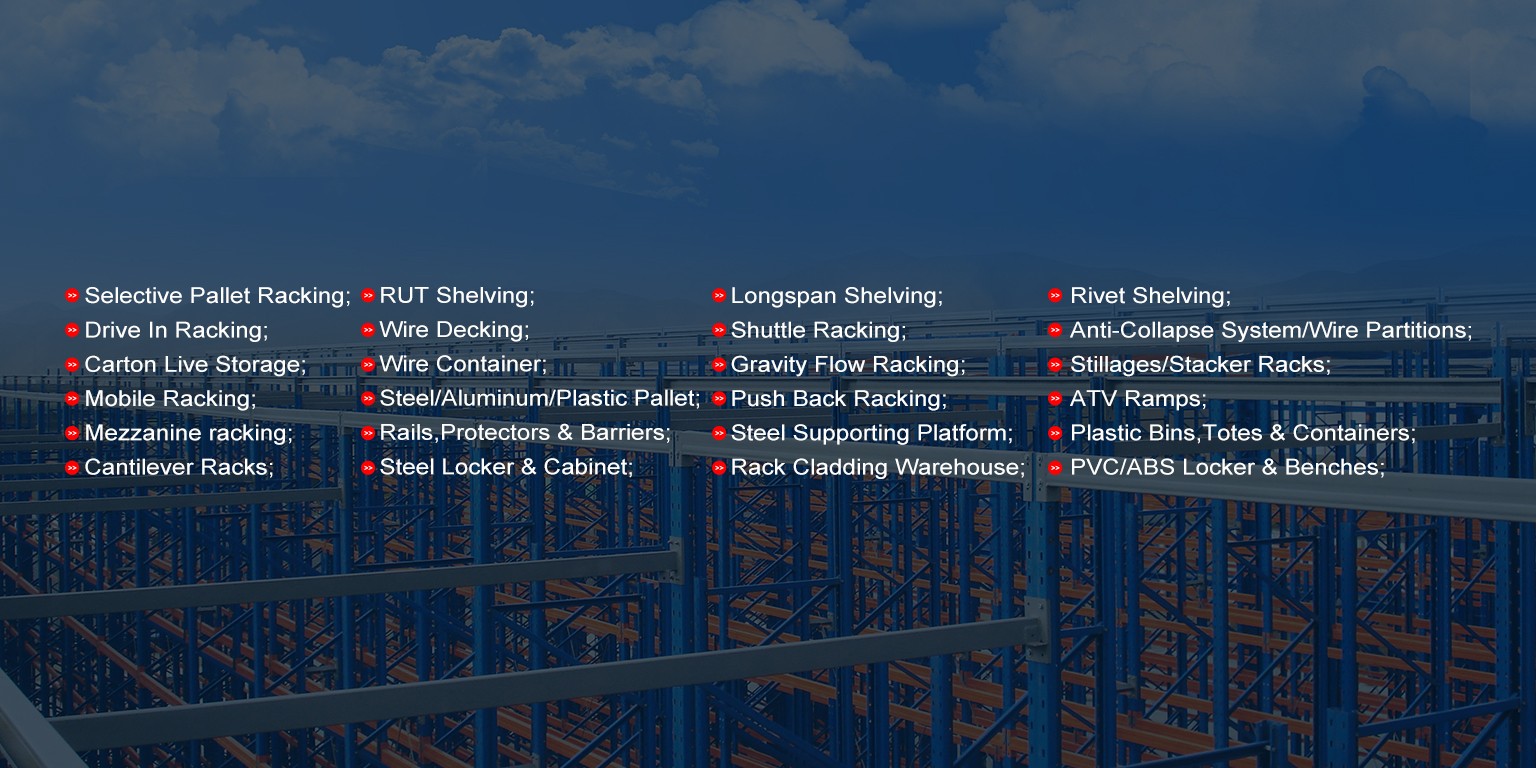This screenshot has height=768, width=1536.
Task: Open the ATV Ramps entry
Action: click(1137, 399)
